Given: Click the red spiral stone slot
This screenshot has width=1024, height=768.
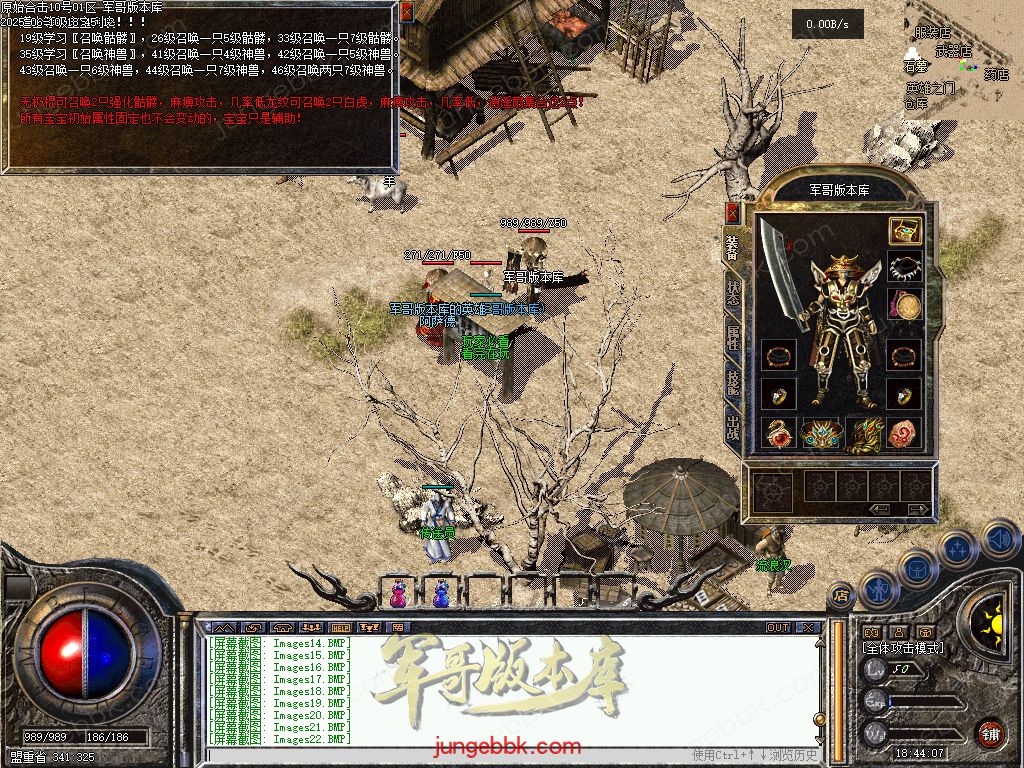Looking at the screenshot, I should click(x=905, y=432).
